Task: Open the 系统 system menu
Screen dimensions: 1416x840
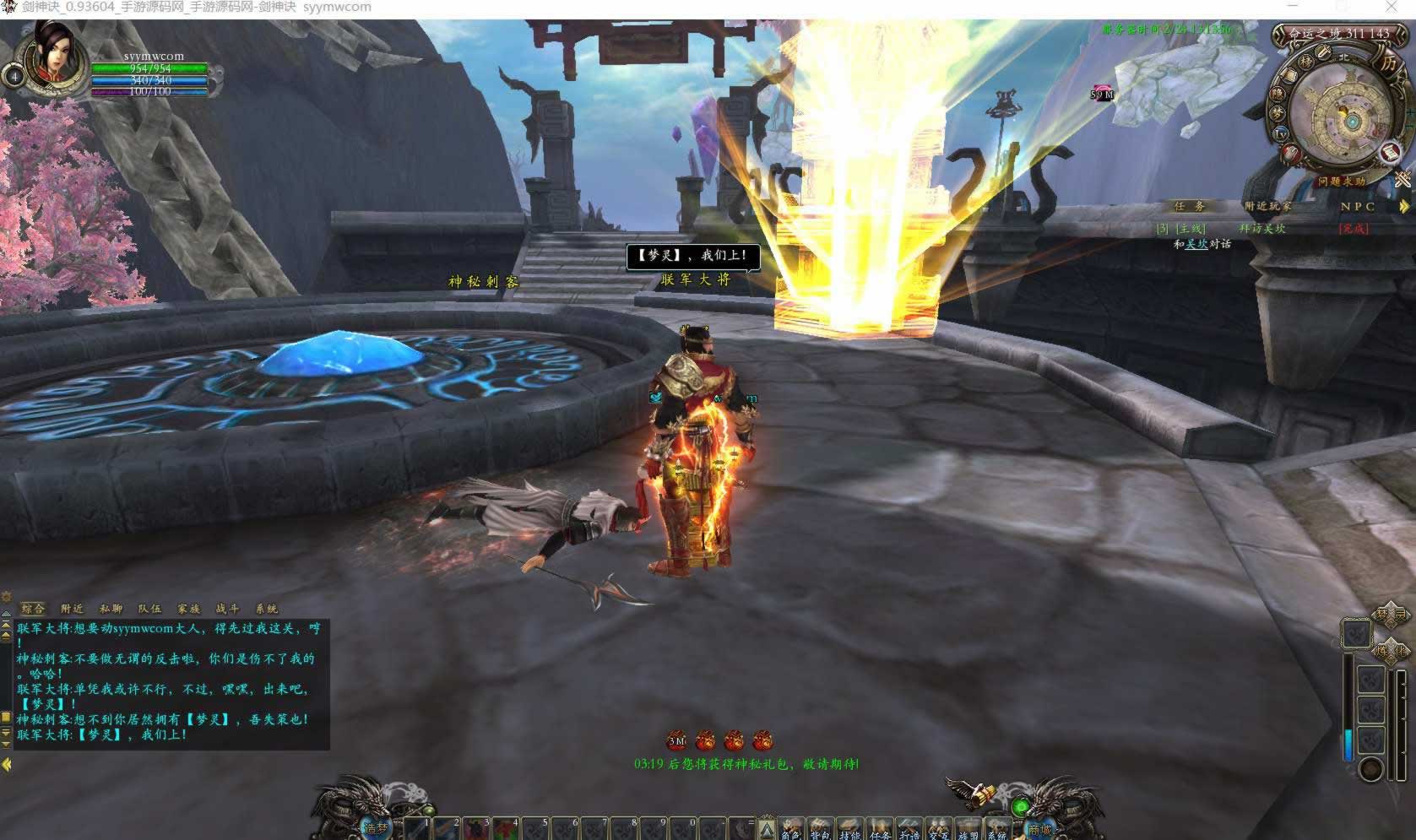Action: 996,830
